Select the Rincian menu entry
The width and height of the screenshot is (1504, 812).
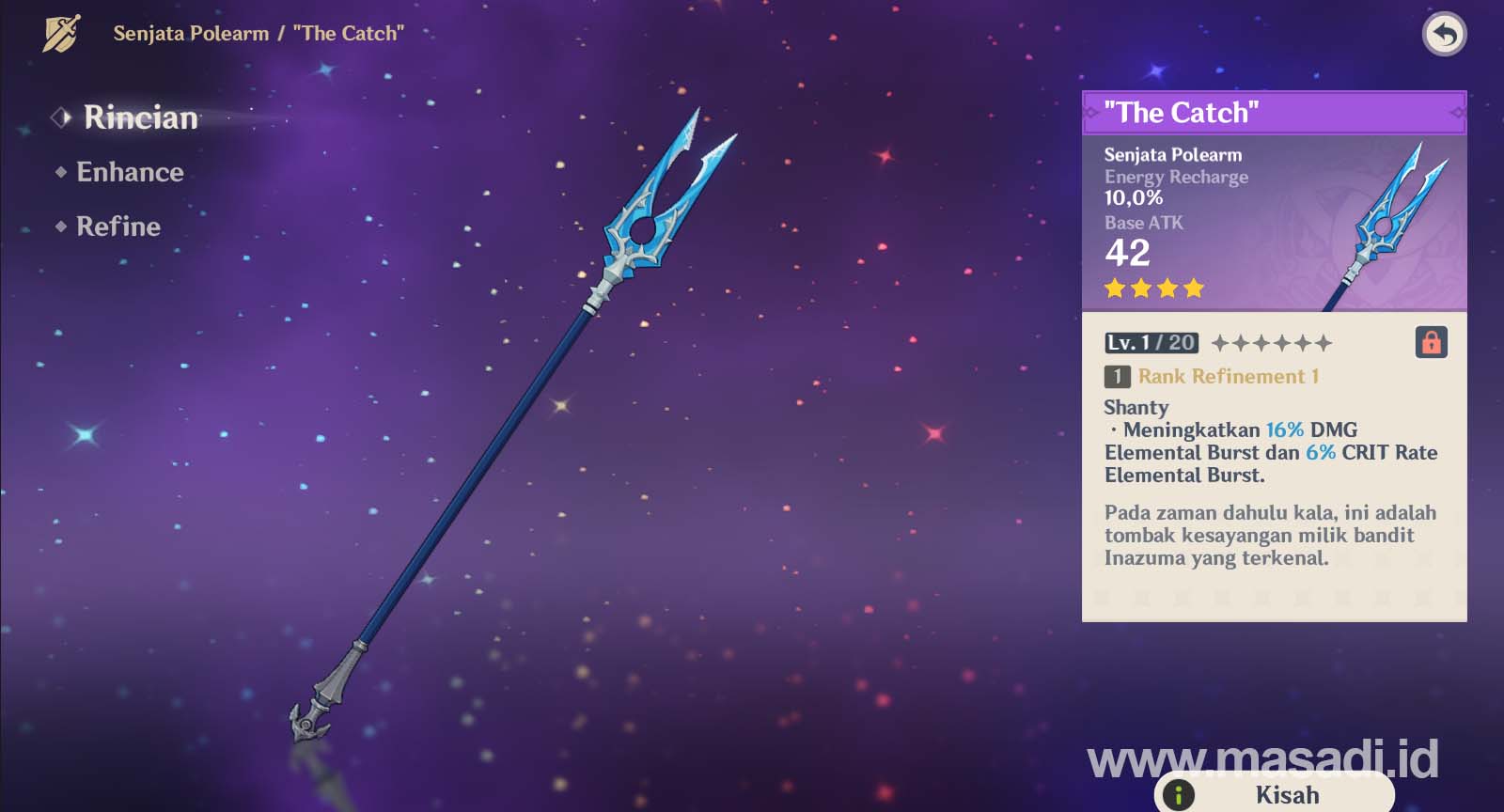(x=139, y=117)
